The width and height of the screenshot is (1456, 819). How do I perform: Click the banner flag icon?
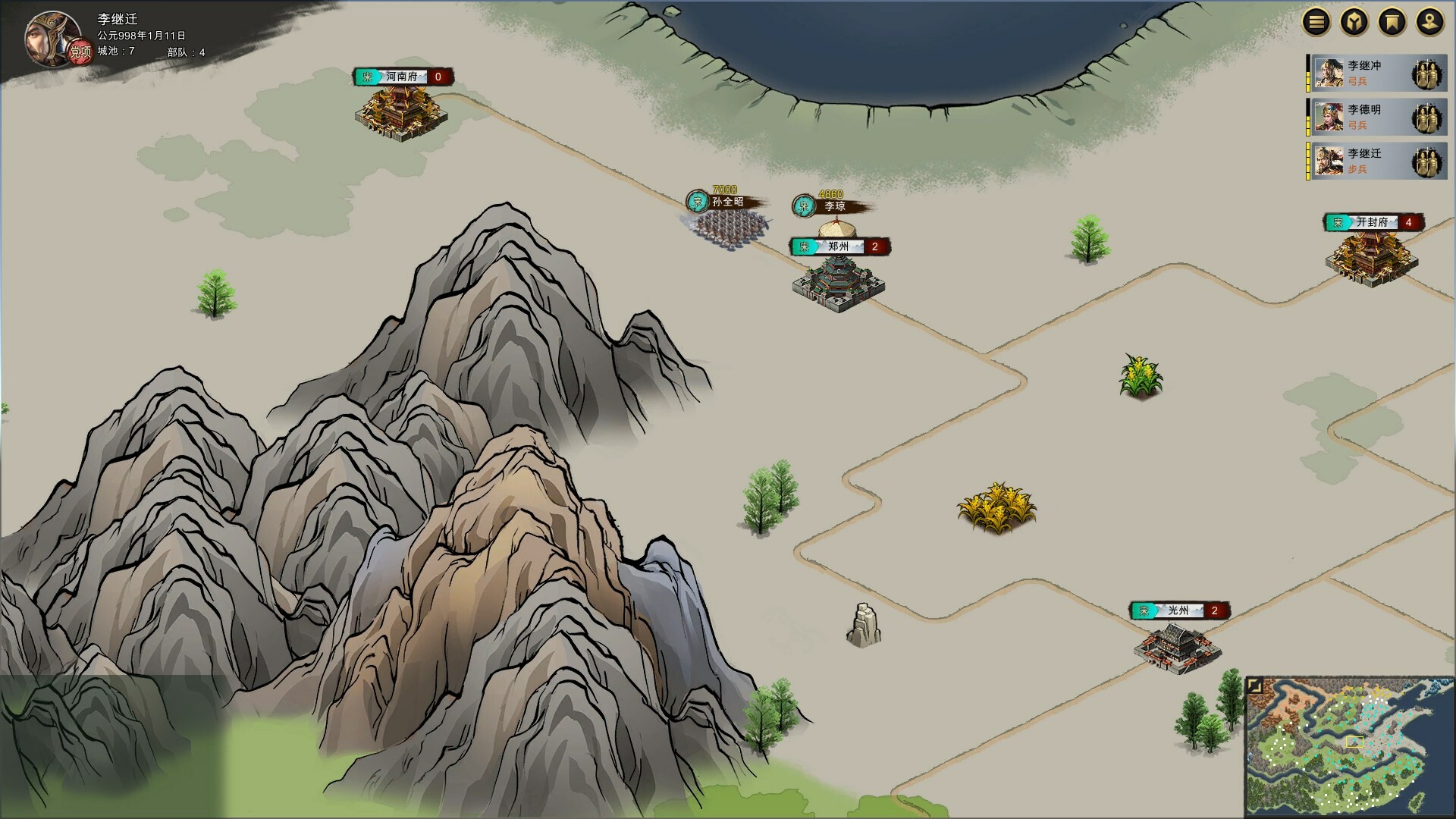tap(1392, 22)
